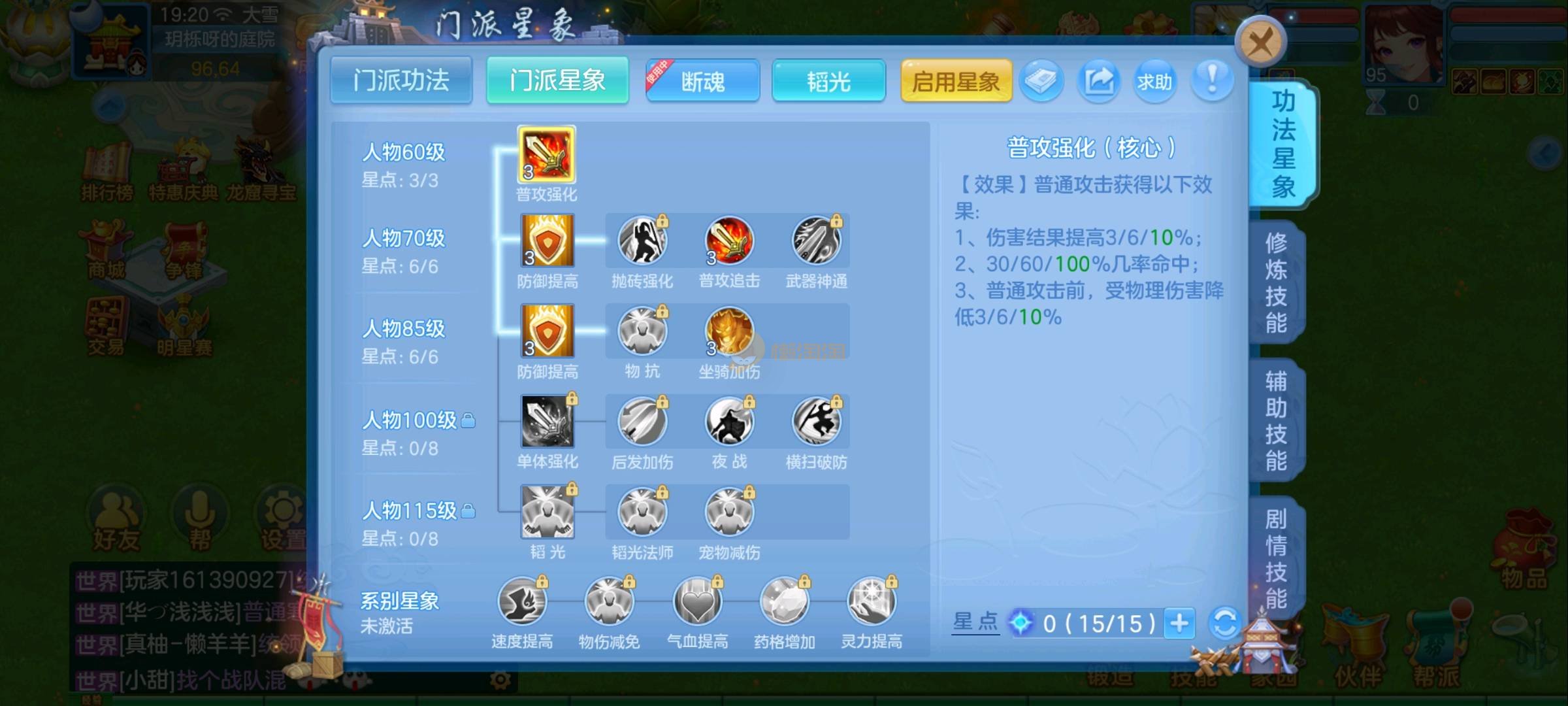Open the book guide icon
Screen dimensions: 1568x706
coord(1041,81)
